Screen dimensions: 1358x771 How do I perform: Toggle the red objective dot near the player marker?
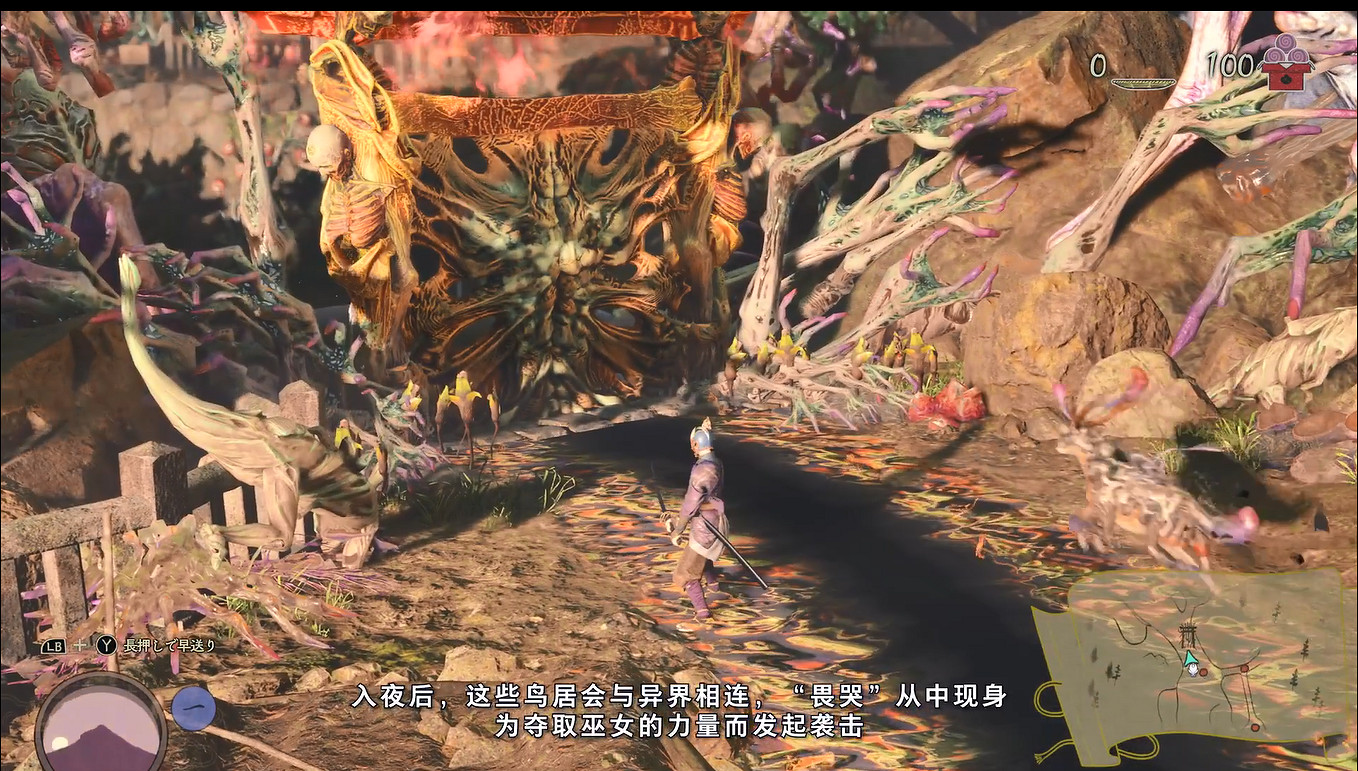pyautogui.click(x=1204, y=672)
